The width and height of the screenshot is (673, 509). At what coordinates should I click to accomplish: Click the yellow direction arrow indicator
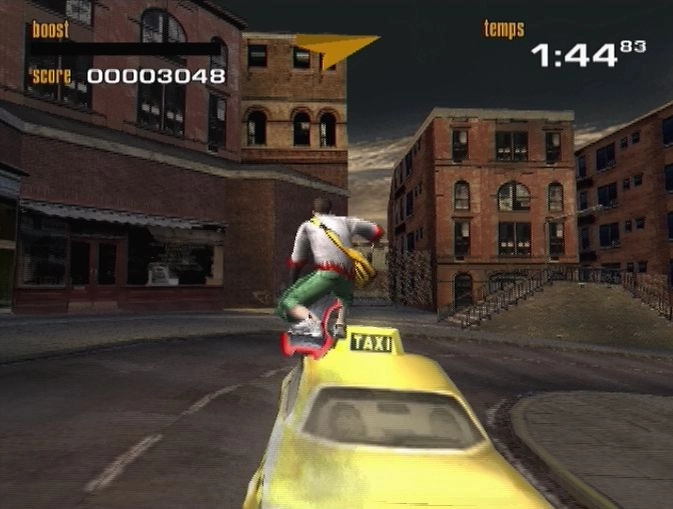[x=334, y=48]
